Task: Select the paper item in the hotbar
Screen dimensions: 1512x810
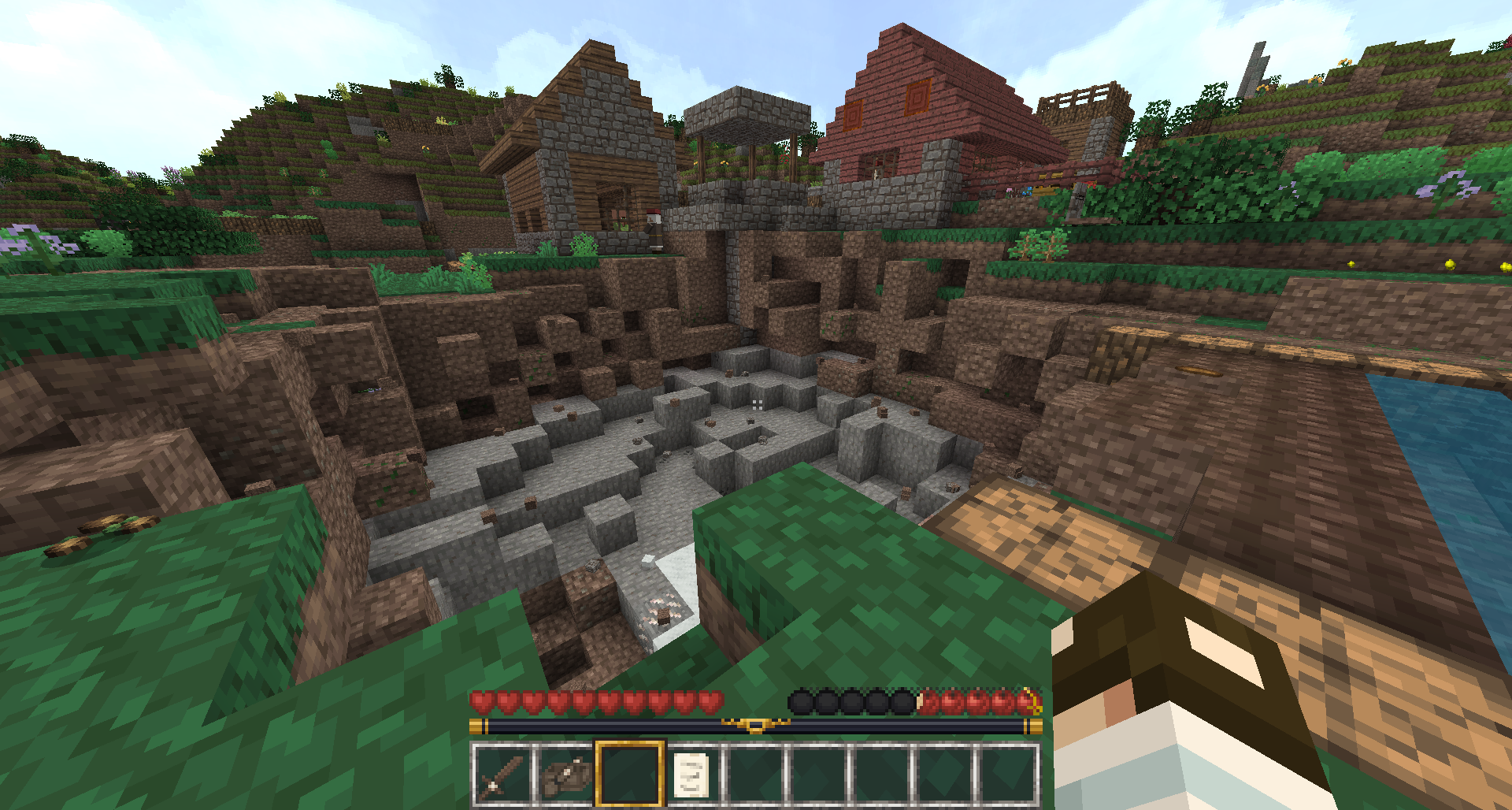Action: click(x=692, y=775)
